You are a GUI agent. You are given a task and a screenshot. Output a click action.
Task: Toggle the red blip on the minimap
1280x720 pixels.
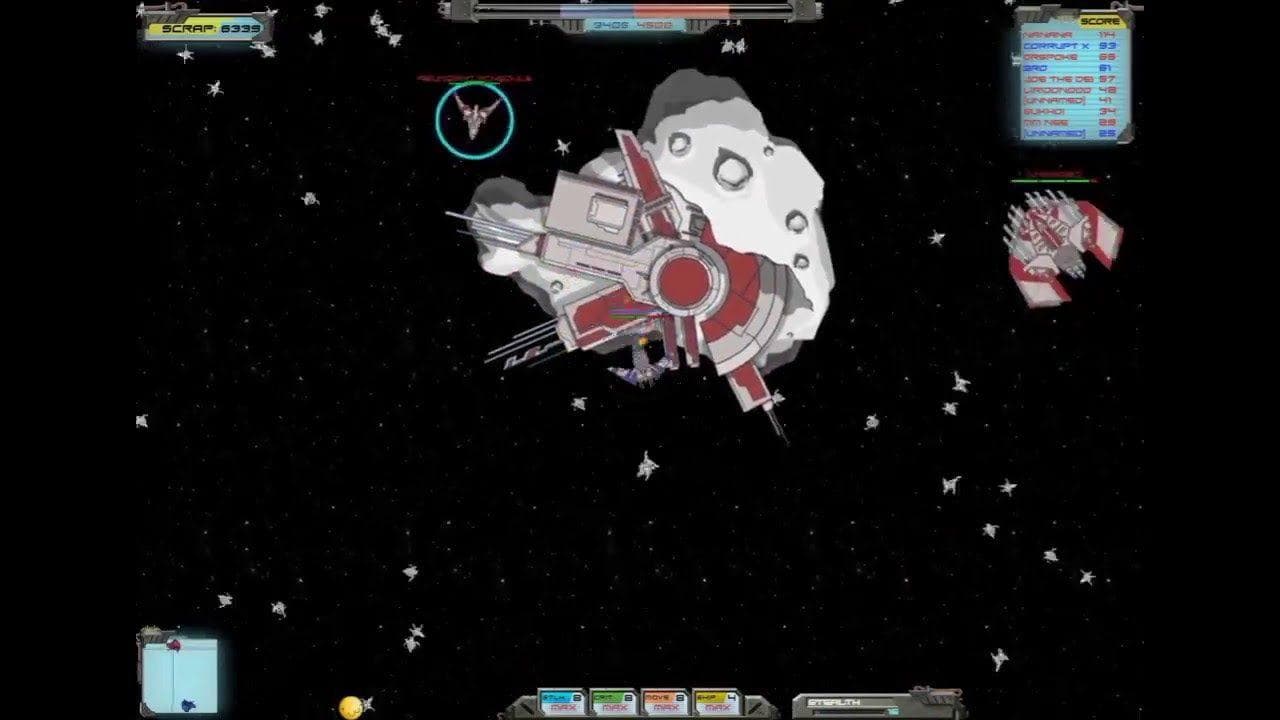[x=174, y=645]
